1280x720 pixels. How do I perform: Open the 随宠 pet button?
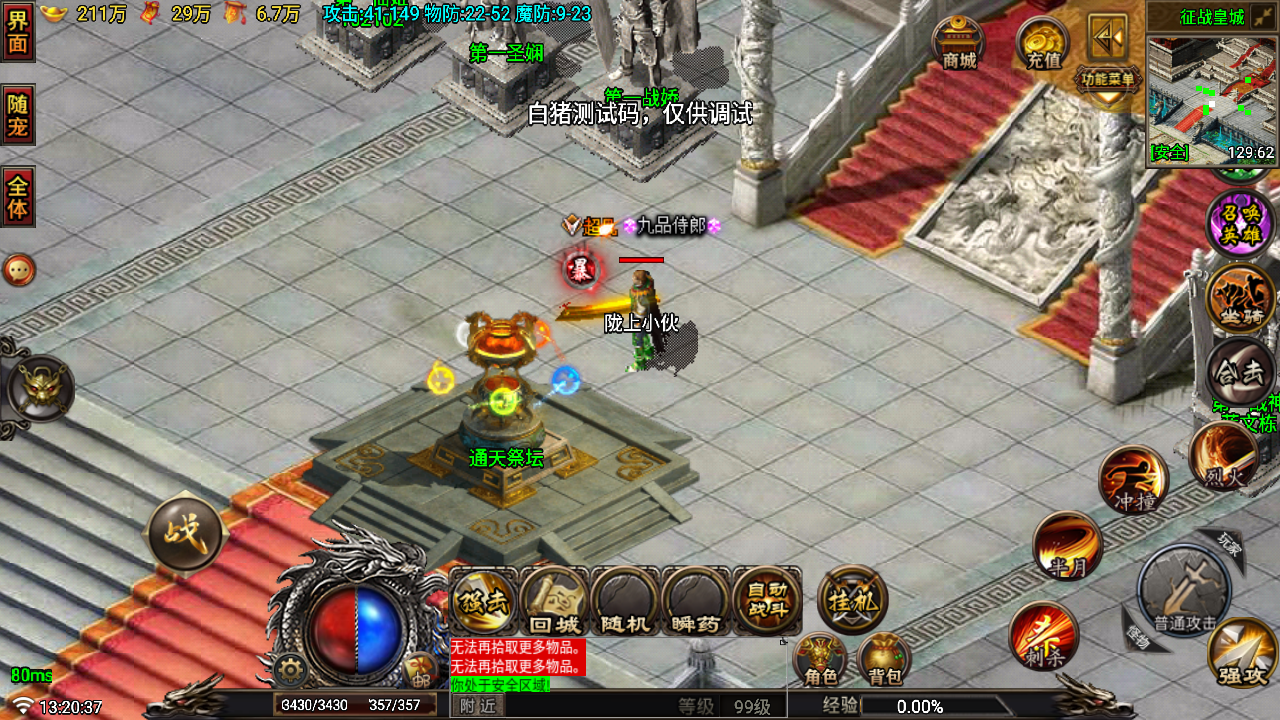[x=18, y=114]
